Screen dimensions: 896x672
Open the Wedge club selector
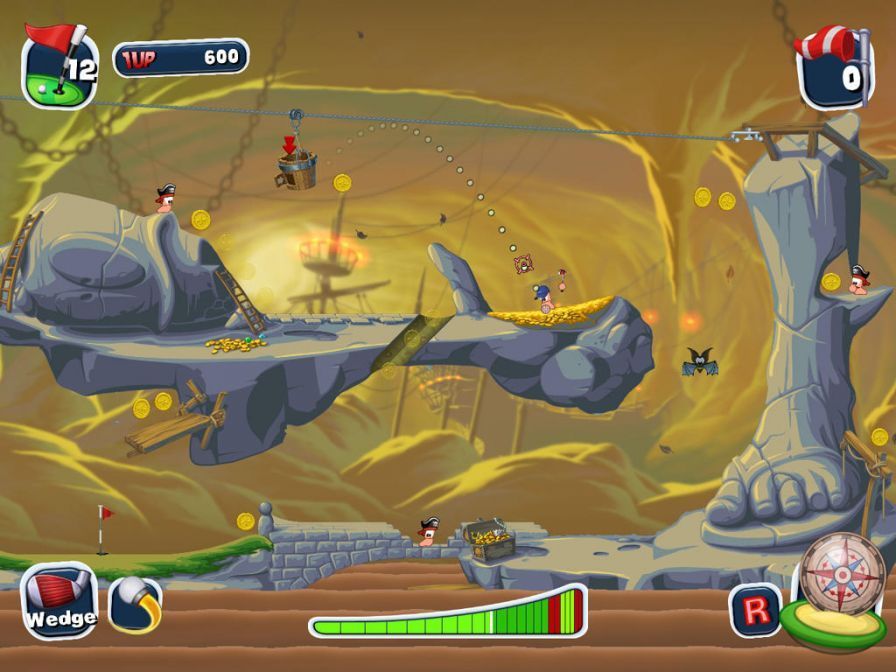coord(58,601)
